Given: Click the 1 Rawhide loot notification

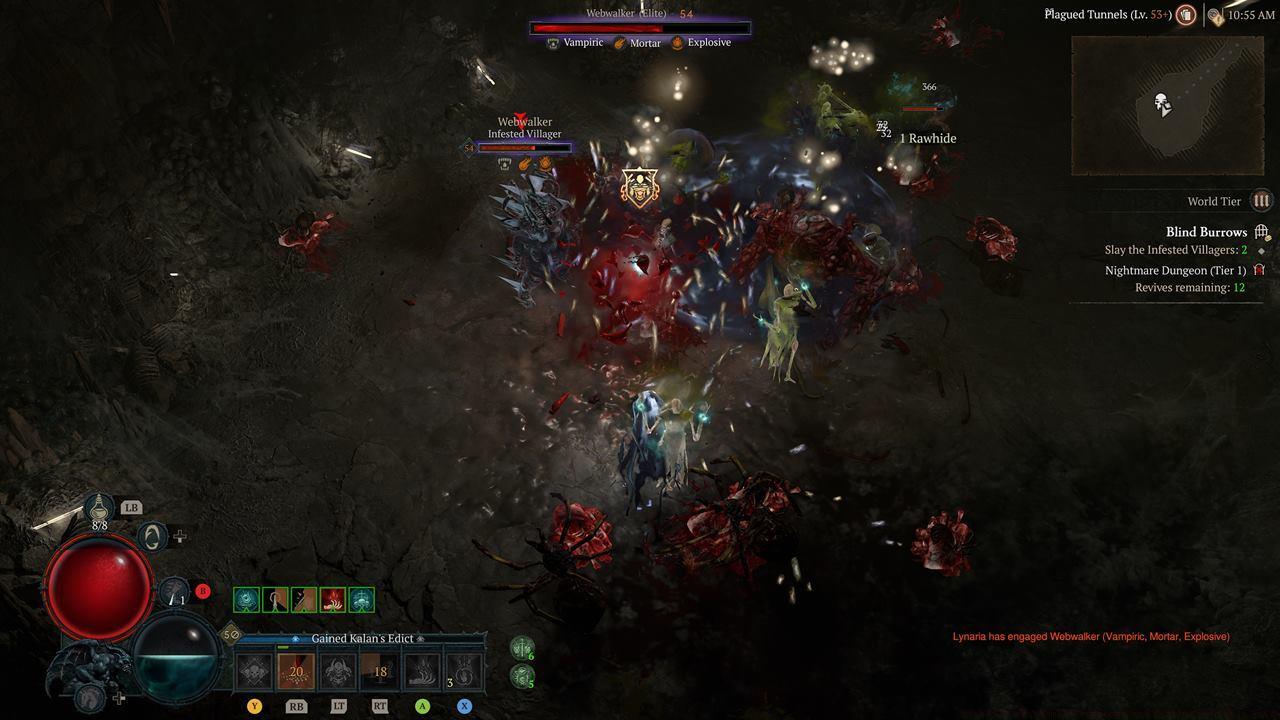Looking at the screenshot, I should click(929, 138).
